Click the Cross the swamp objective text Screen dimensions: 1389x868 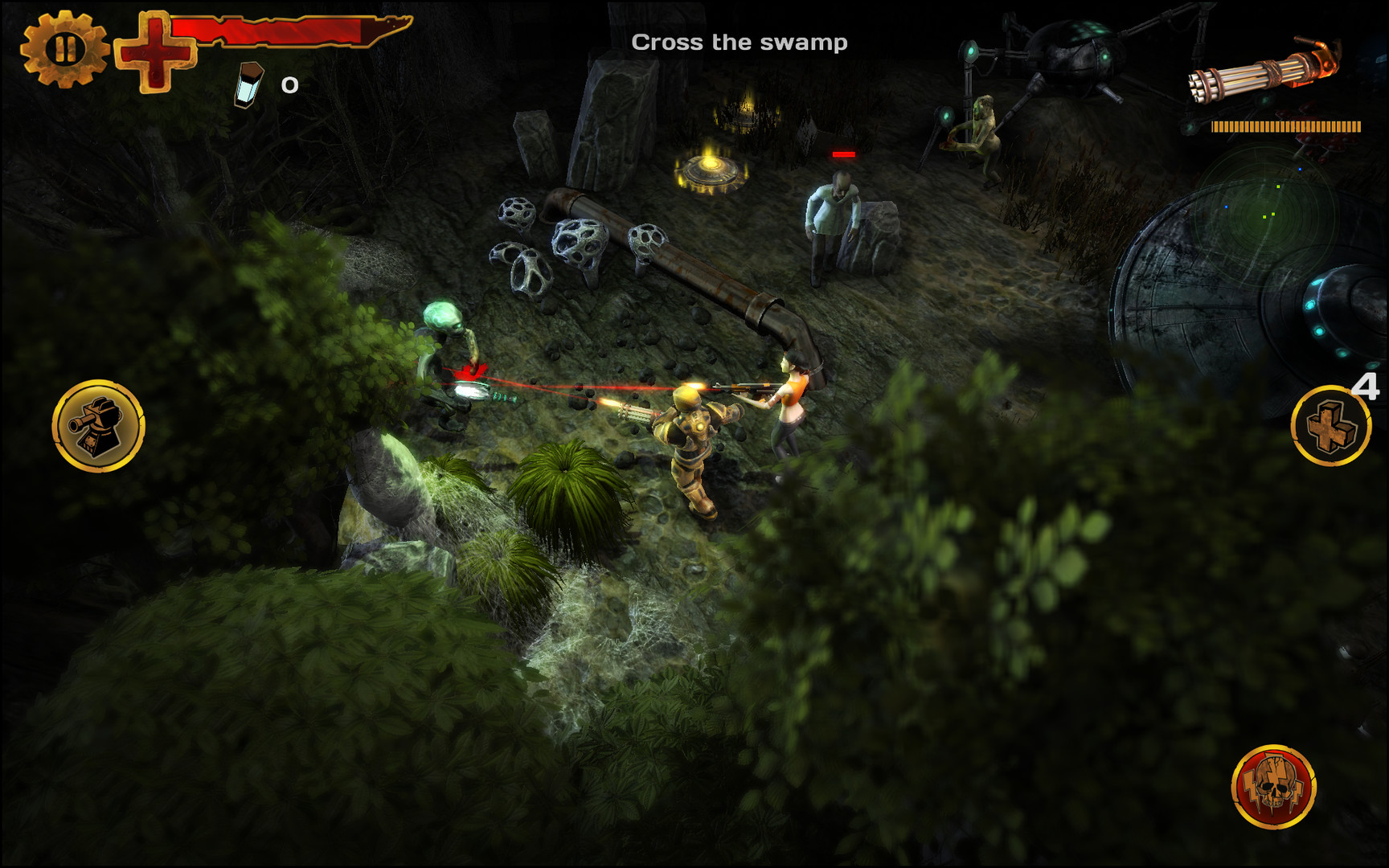pos(740,42)
